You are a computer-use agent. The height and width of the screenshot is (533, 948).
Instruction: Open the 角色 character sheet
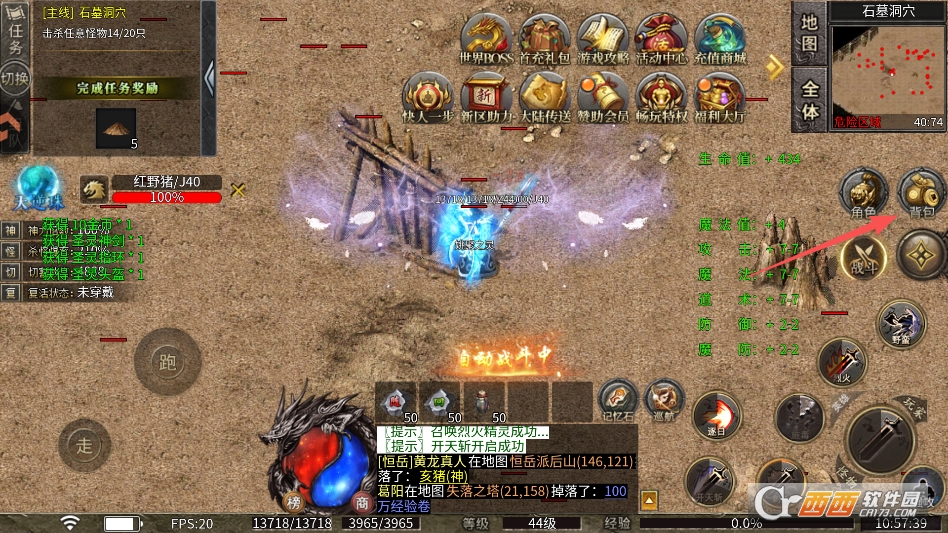863,193
